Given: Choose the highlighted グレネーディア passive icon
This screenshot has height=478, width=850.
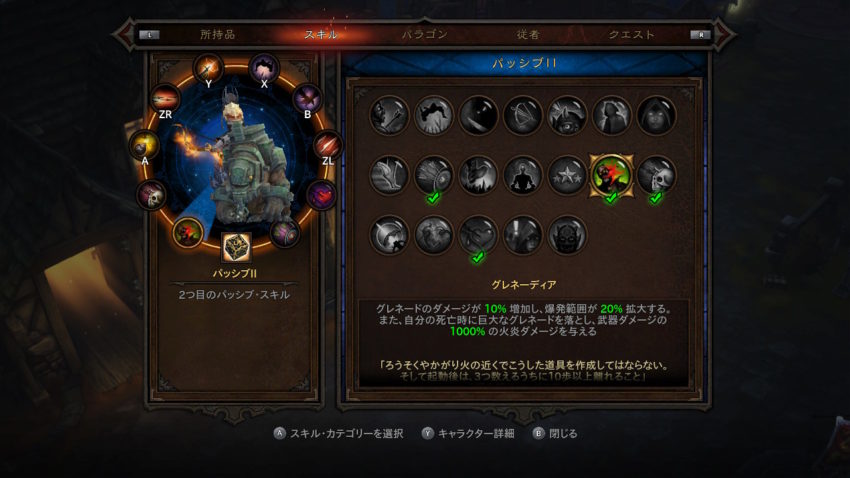Looking at the screenshot, I should tap(610, 175).
